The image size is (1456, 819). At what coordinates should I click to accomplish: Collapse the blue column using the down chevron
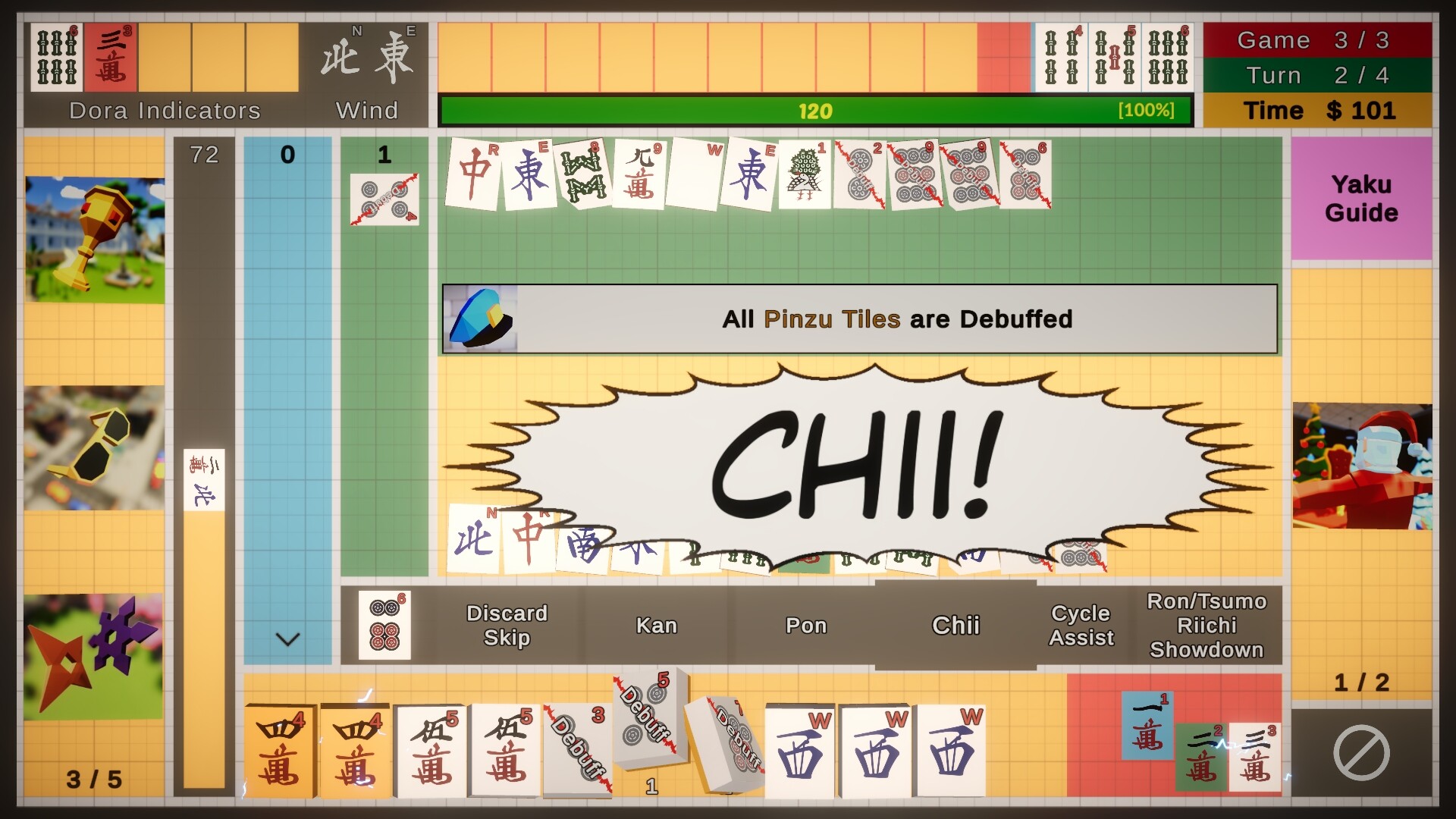[x=287, y=639]
